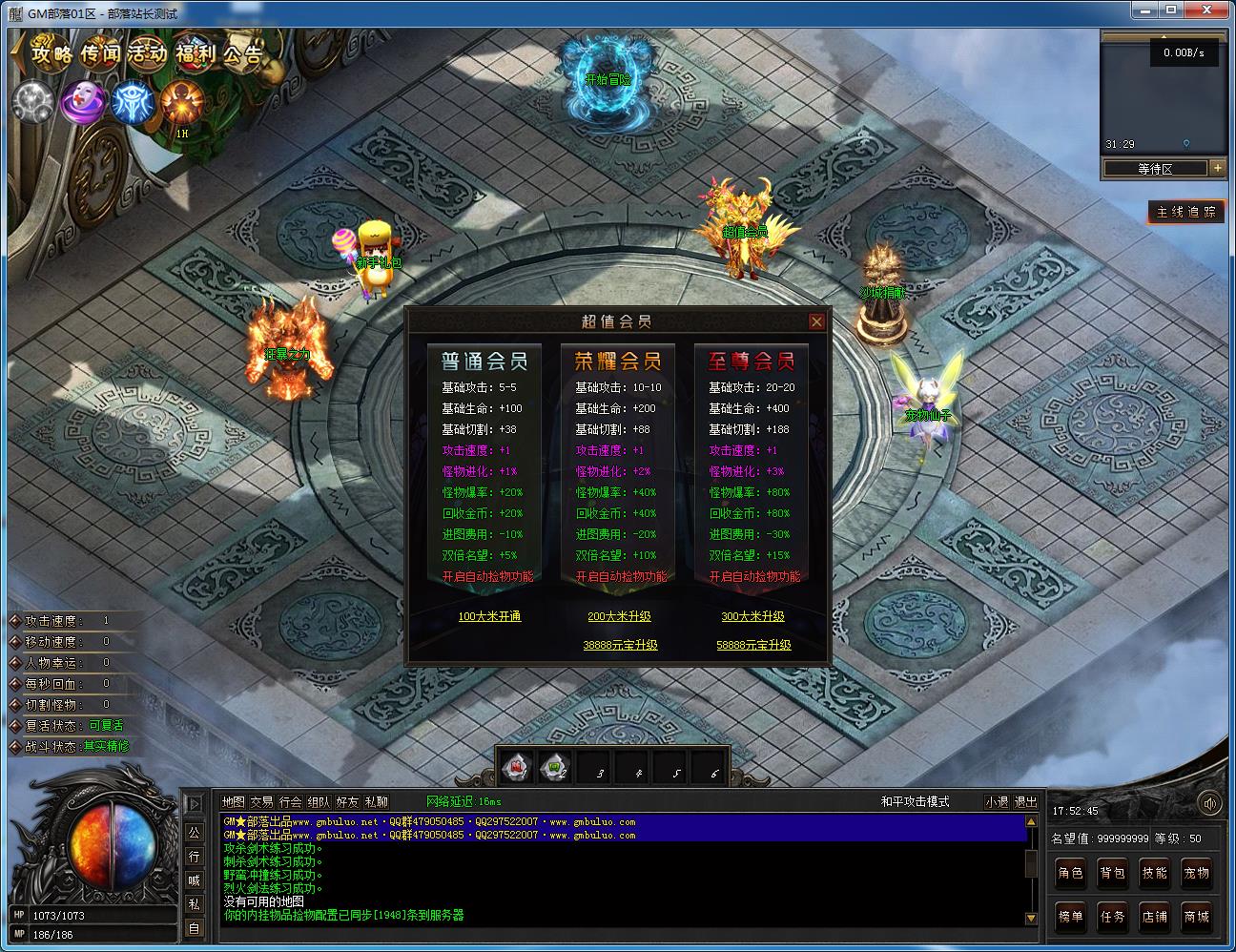Image resolution: width=1236 pixels, height=952 pixels.
Task: Select the 38888元宝升级 link
Action: coord(620,645)
